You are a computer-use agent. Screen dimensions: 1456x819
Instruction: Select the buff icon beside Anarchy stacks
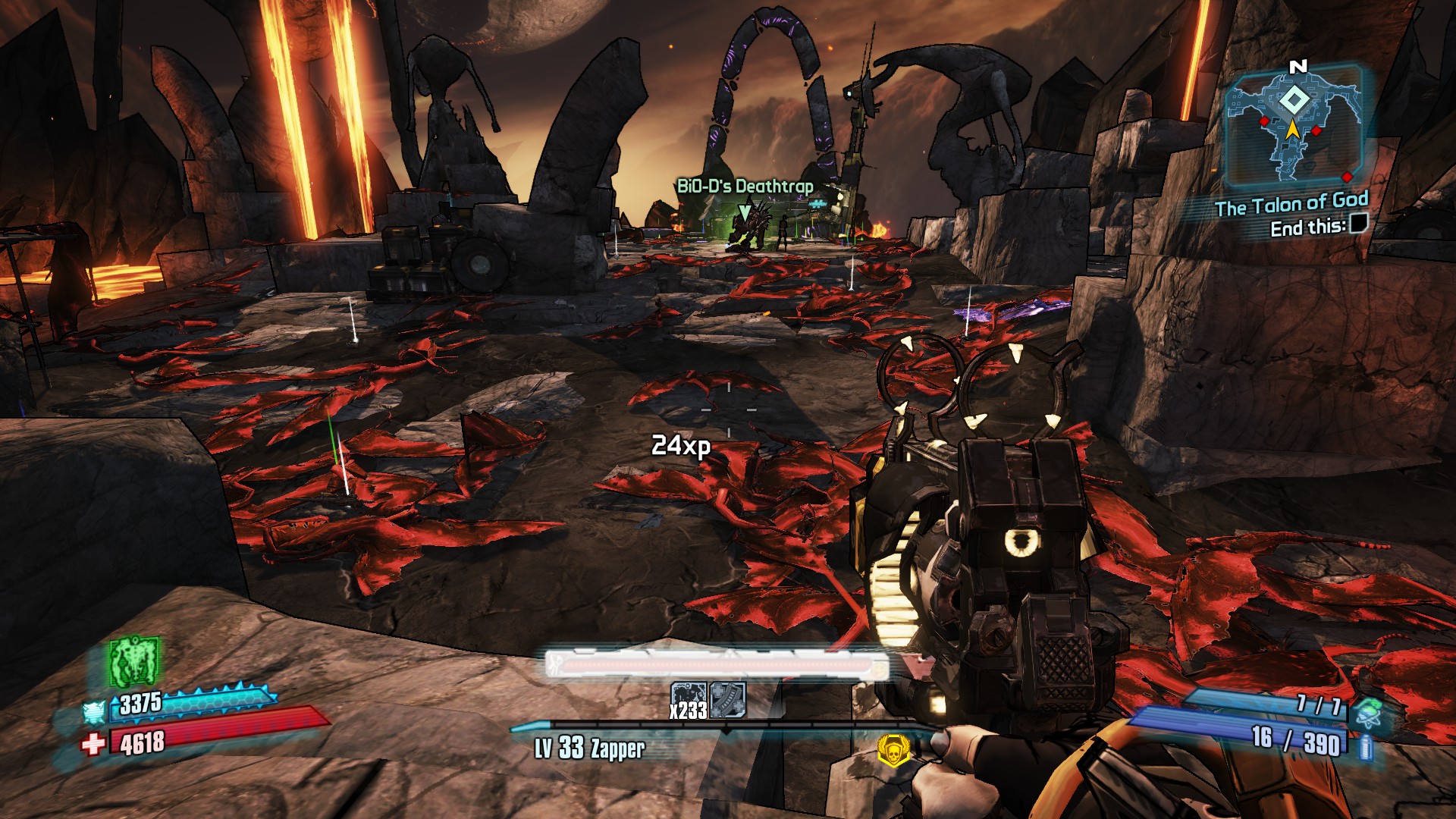[x=728, y=699]
